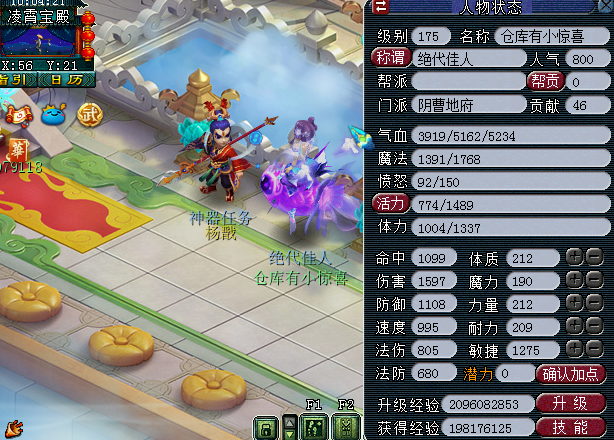Screen dimensions: 614x440
Task: Increase 敏捷 using its plus button
Action: tap(574, 349)
